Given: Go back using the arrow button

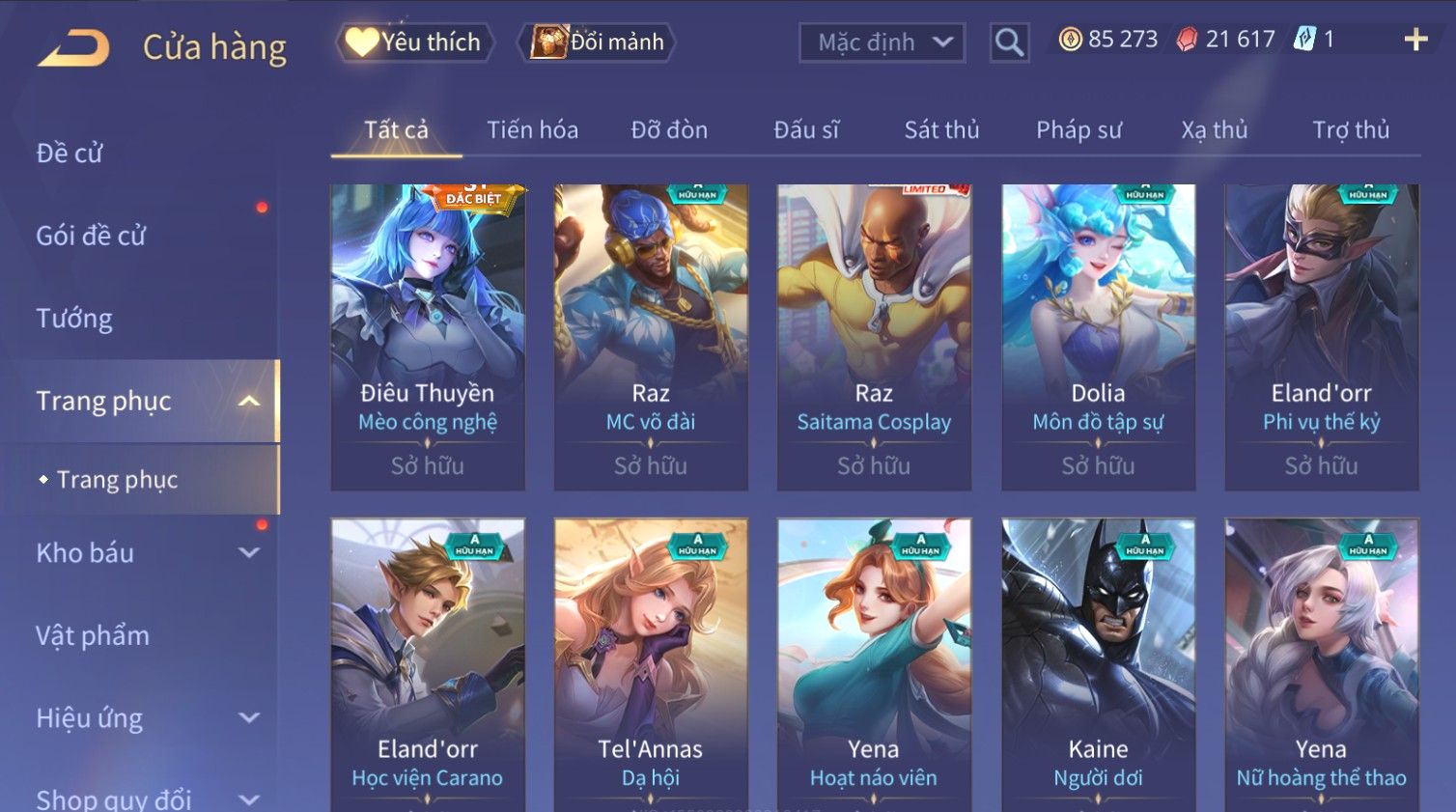Looking at the screenshot, I should (x=73, y=47).
